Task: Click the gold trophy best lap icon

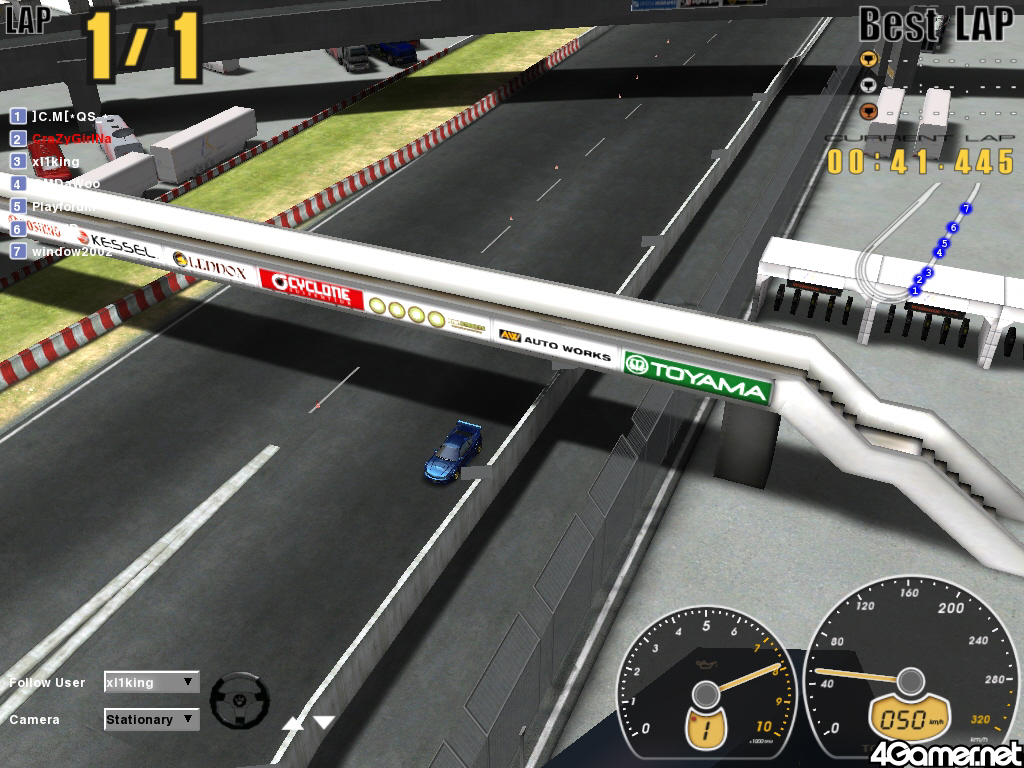Action: pos(869,57)
